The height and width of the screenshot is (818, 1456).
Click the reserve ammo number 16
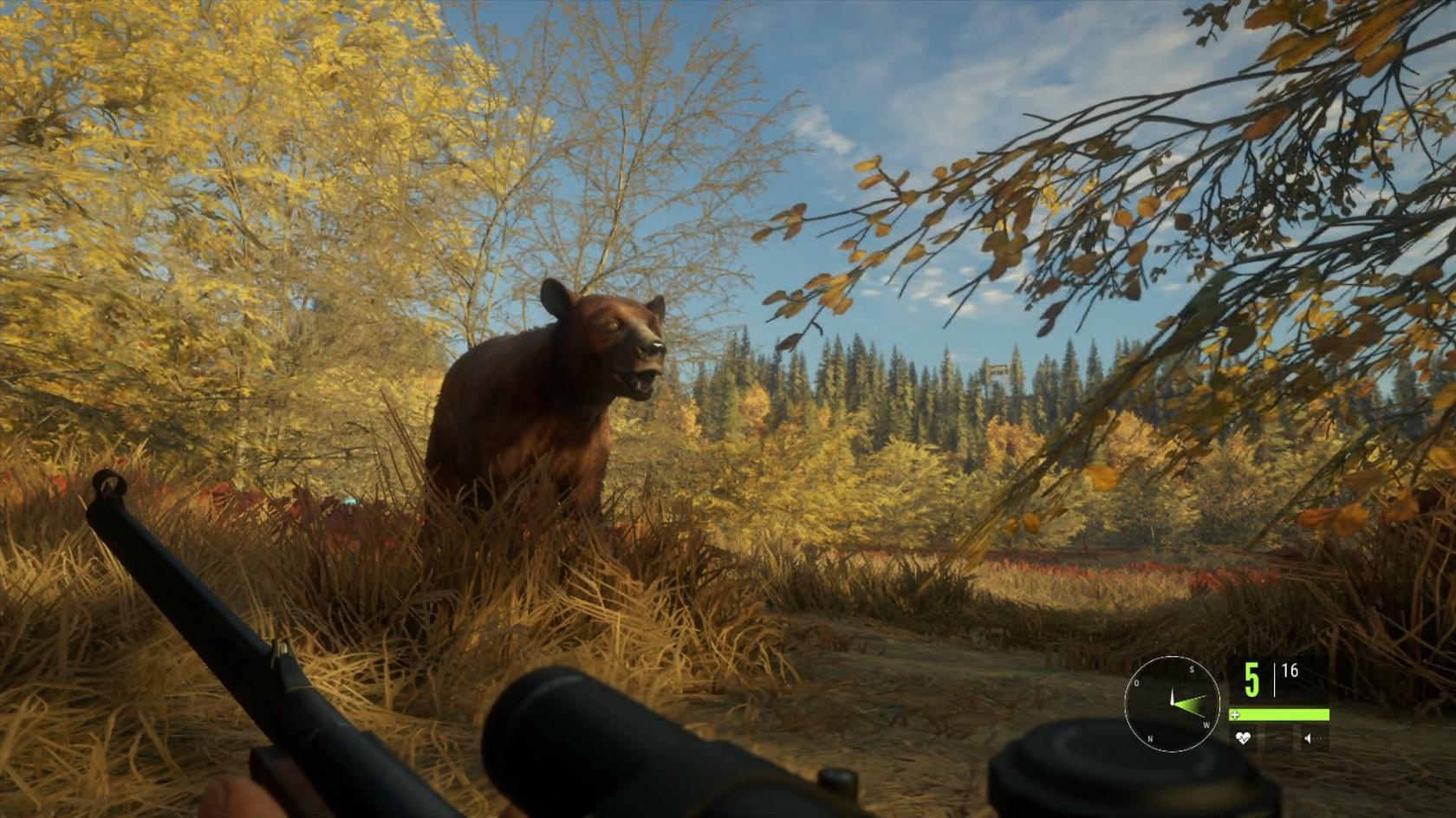pyautogui.click(x=1290, y=669)
